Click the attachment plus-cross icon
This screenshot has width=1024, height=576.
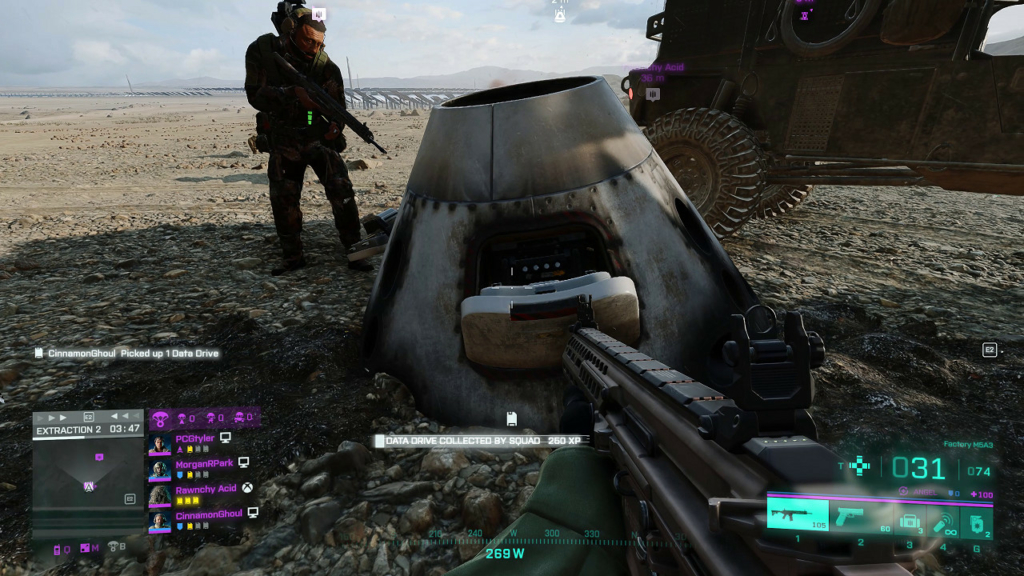click(859, 465)
